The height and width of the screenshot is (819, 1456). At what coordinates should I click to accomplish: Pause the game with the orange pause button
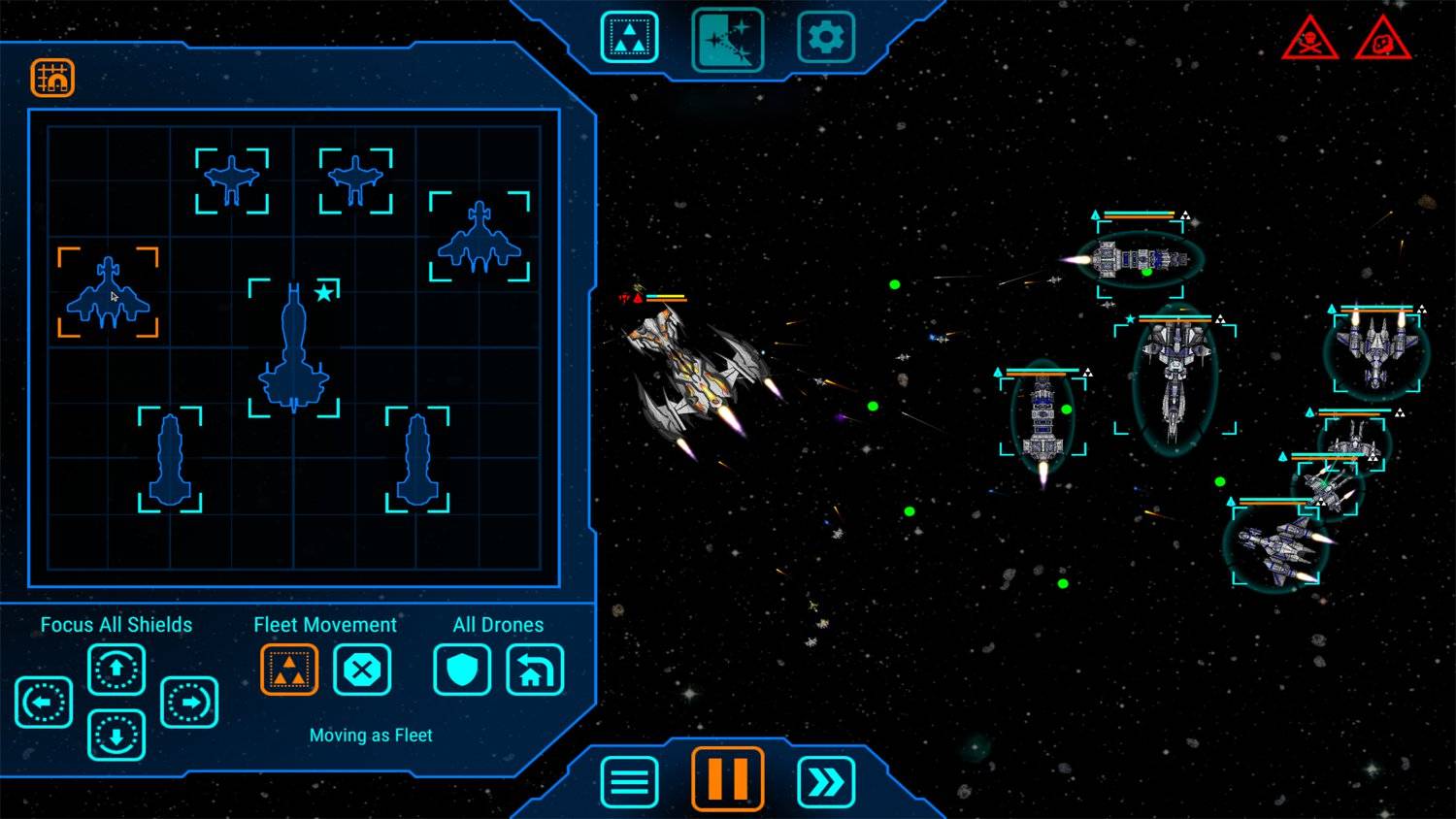[727, 778]
